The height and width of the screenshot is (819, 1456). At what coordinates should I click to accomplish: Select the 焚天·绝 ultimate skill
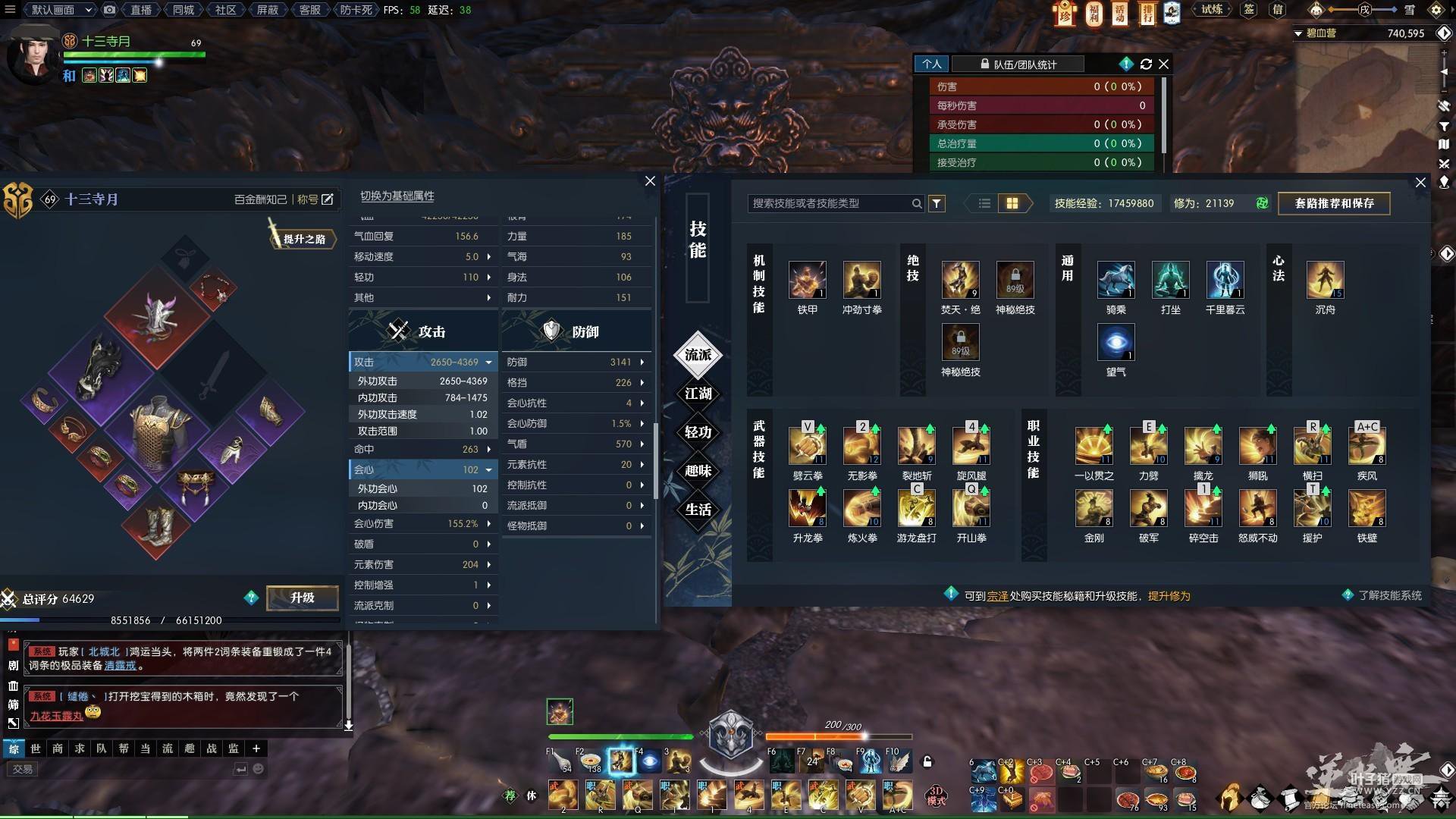960,280
